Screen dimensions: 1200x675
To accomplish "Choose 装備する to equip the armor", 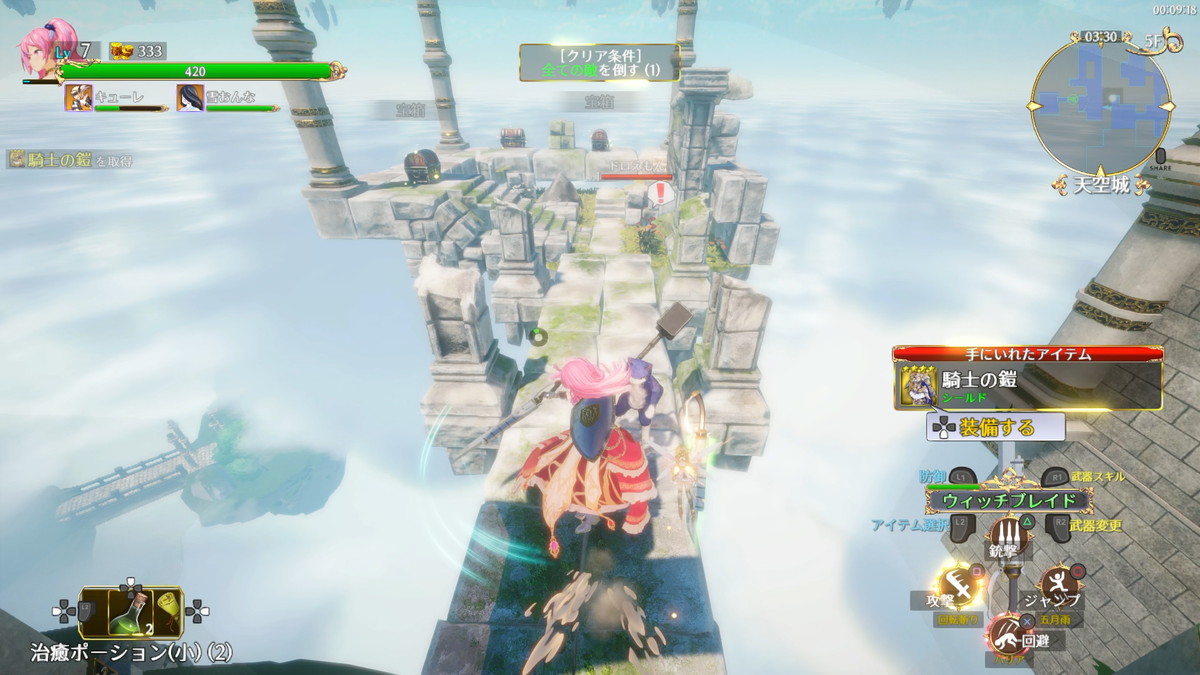I will pos(996,427).
